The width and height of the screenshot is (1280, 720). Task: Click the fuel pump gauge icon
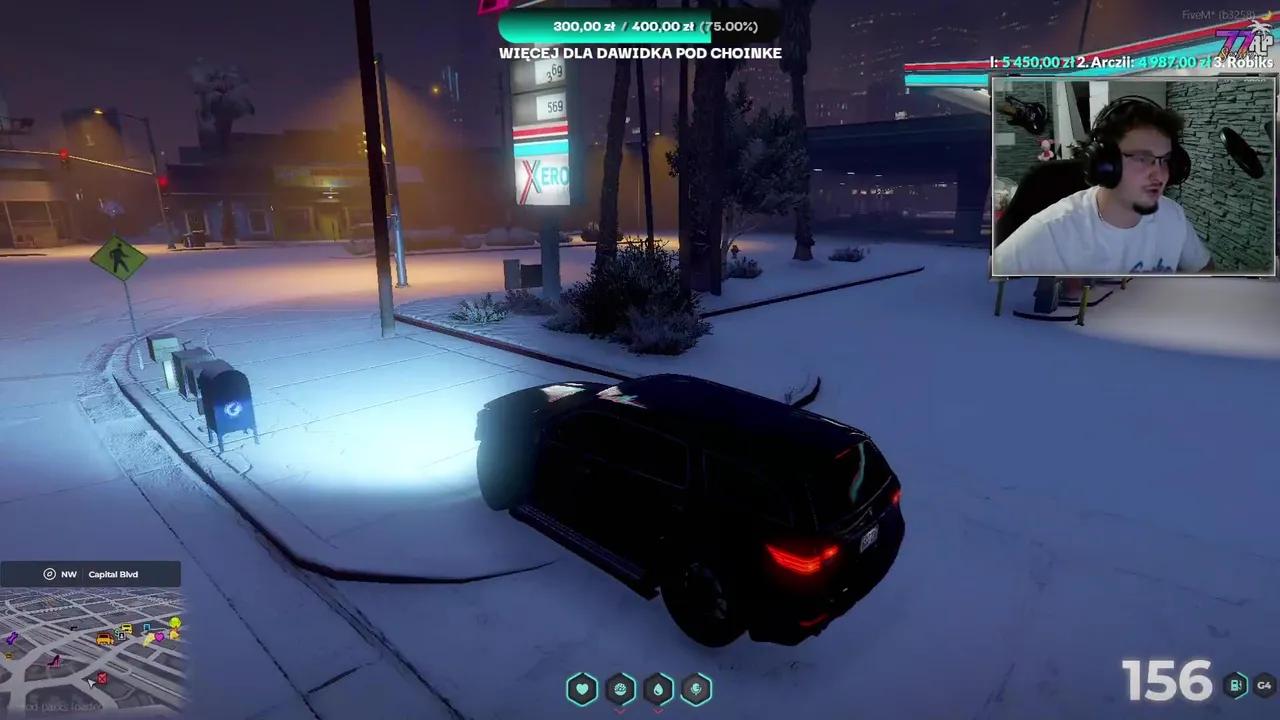(x=1236, y=685)
